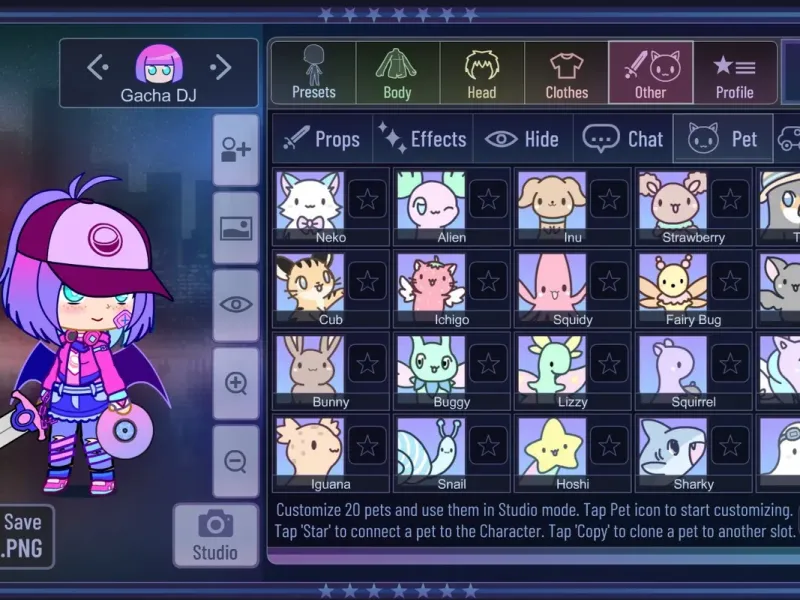Open the Chat sub-tab
Image resolution: width=800 pixels, height=600 pixels.
click(623, 139)
